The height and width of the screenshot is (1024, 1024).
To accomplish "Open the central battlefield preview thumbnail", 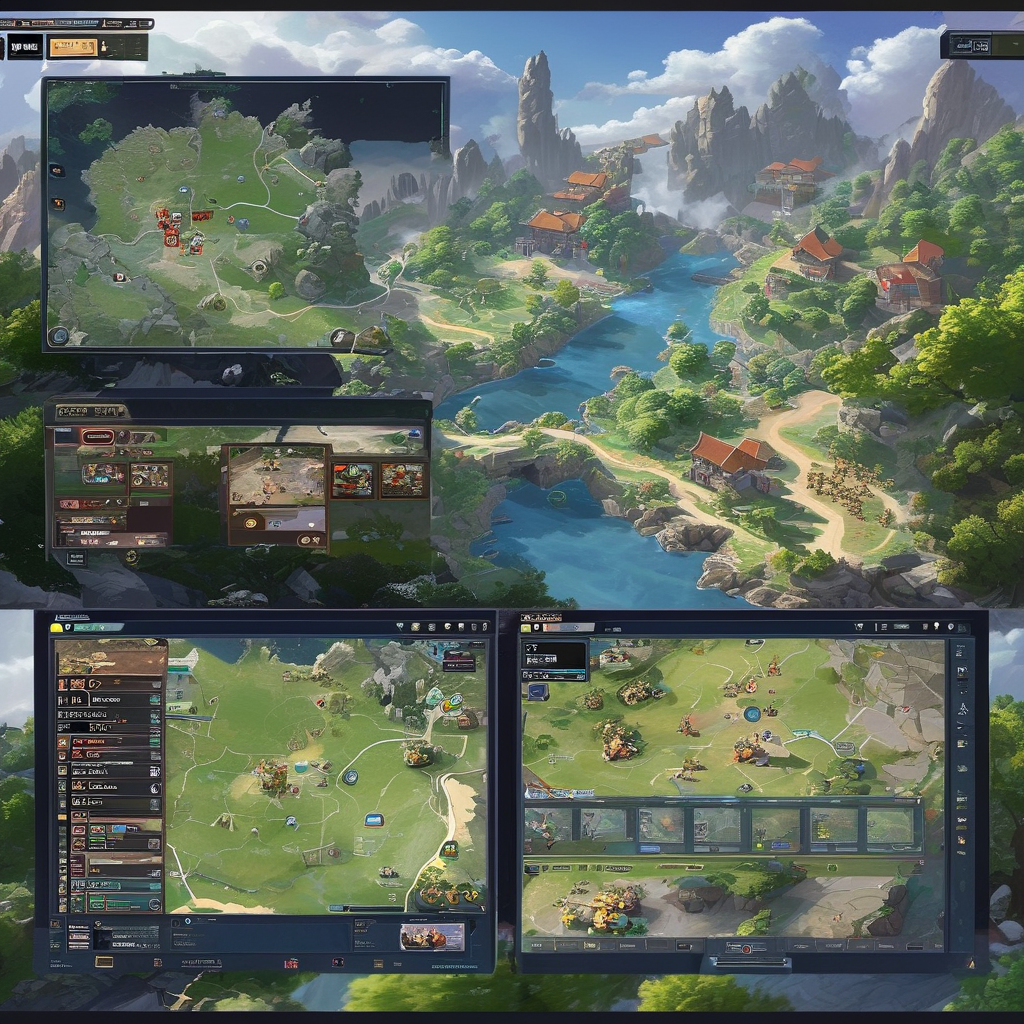I will (x=277, y=475).
